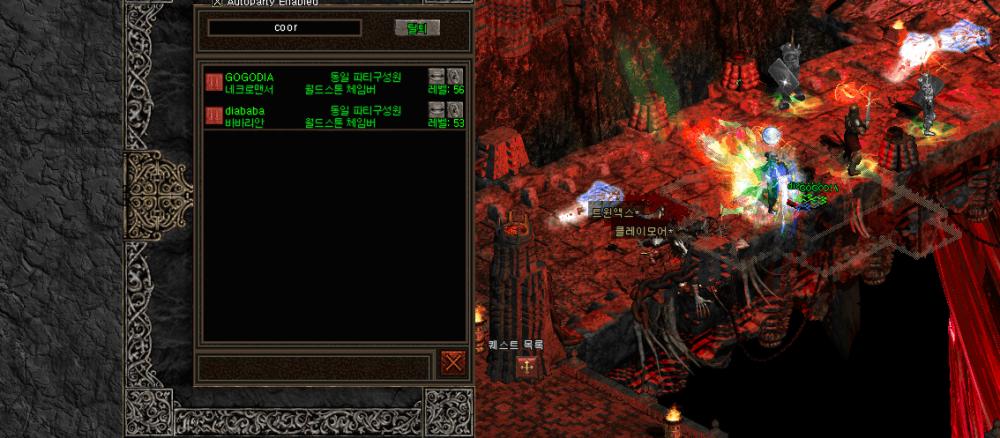Click the red hostility icon beside GOGODIA
The height and width of the screenshot is (438, 1000).
pos(213,82)
